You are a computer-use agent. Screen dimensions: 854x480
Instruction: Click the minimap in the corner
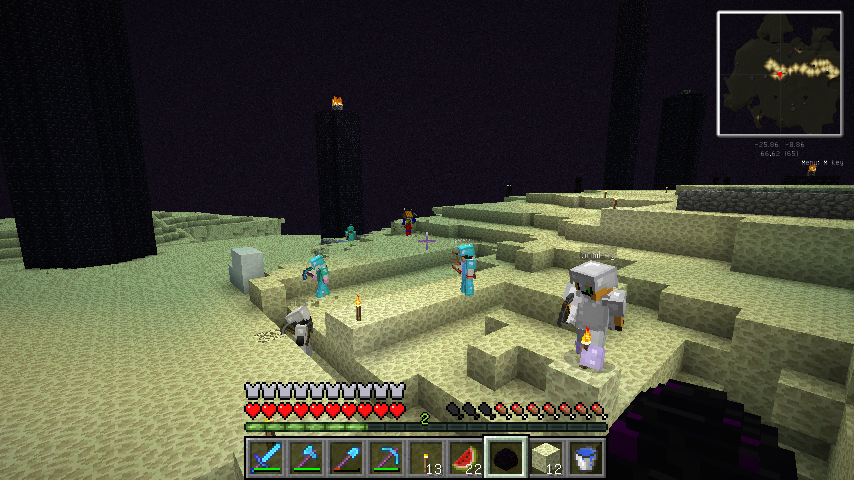tap(779, 73)
